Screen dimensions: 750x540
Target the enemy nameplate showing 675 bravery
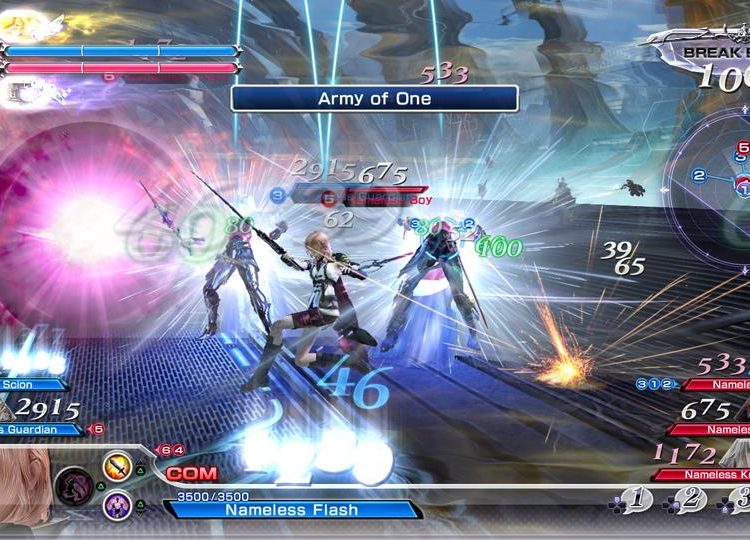pyautogui.click(x=715, y=429)
